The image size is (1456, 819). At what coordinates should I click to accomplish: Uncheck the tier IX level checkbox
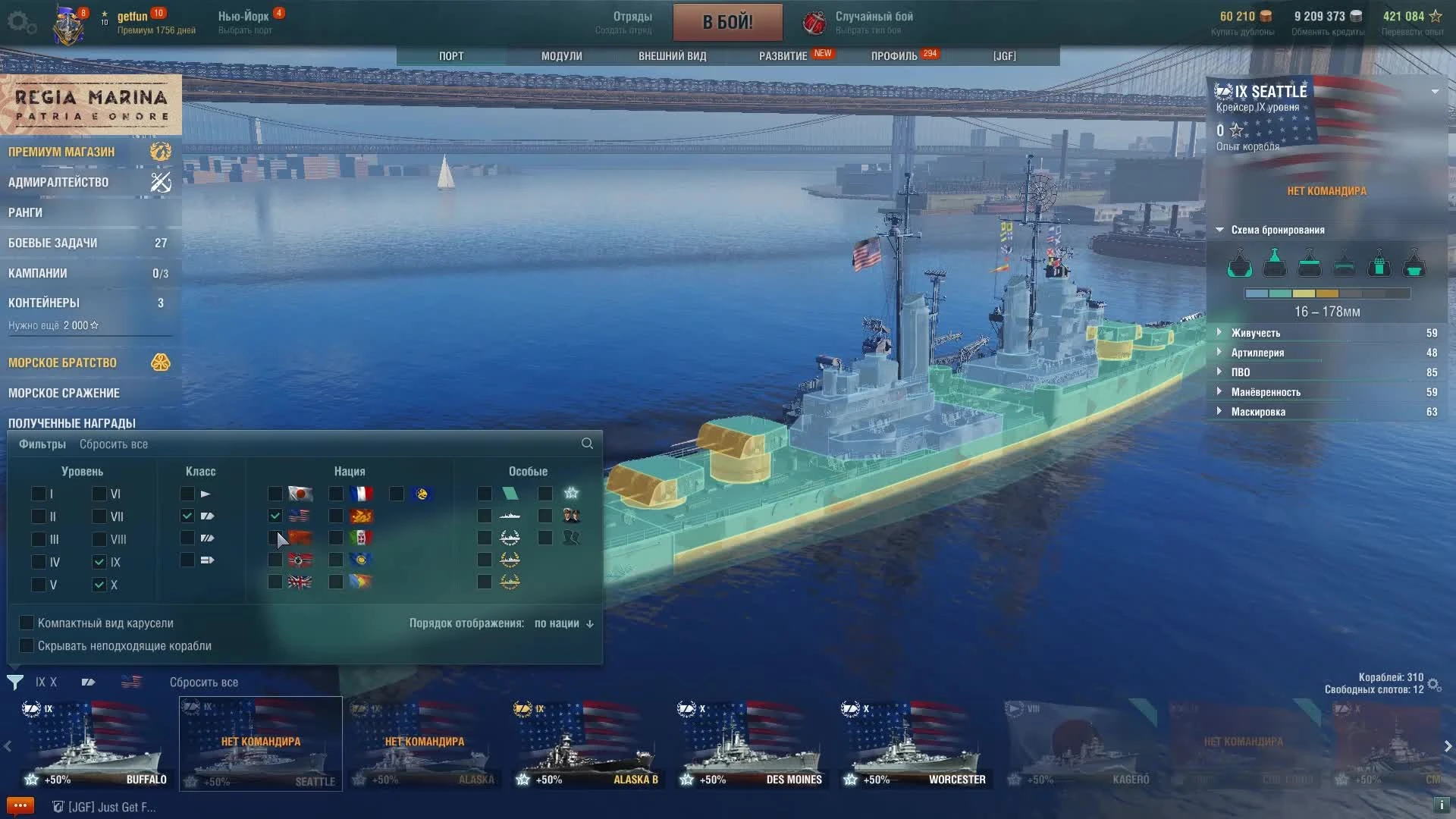pos(99,562)
